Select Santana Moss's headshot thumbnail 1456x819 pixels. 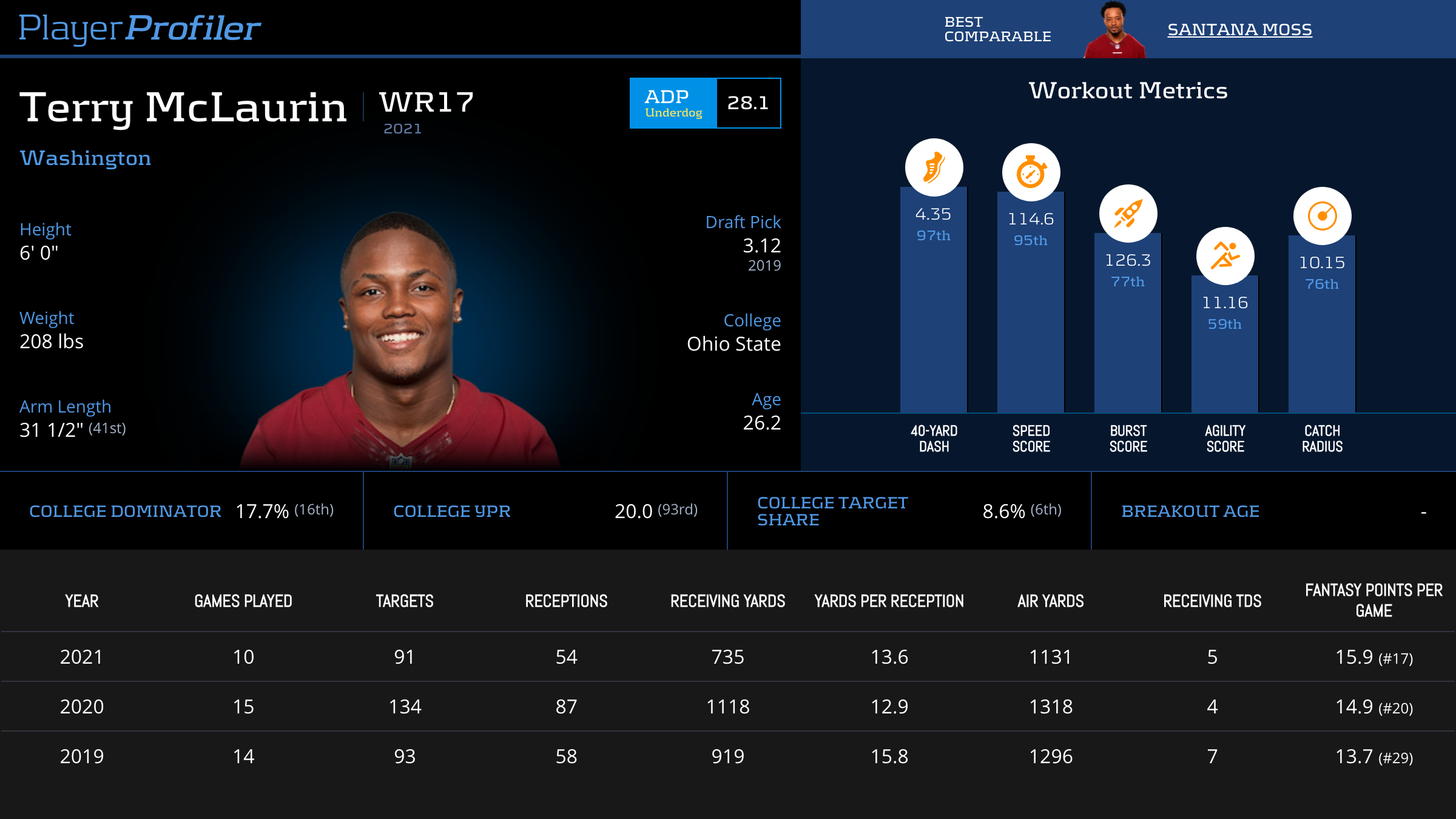[x=1114, y=30]
